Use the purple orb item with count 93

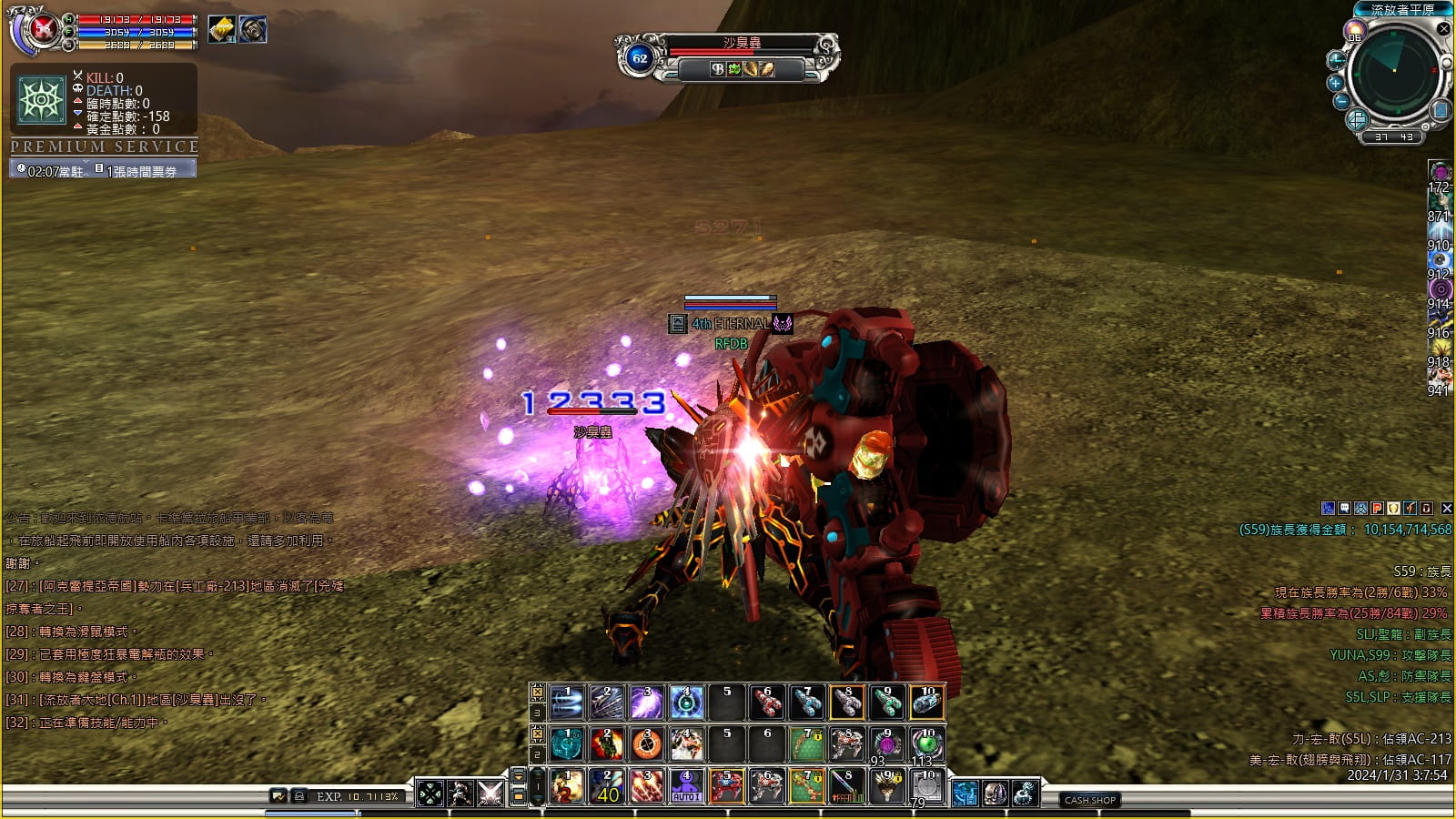point(886,744)
